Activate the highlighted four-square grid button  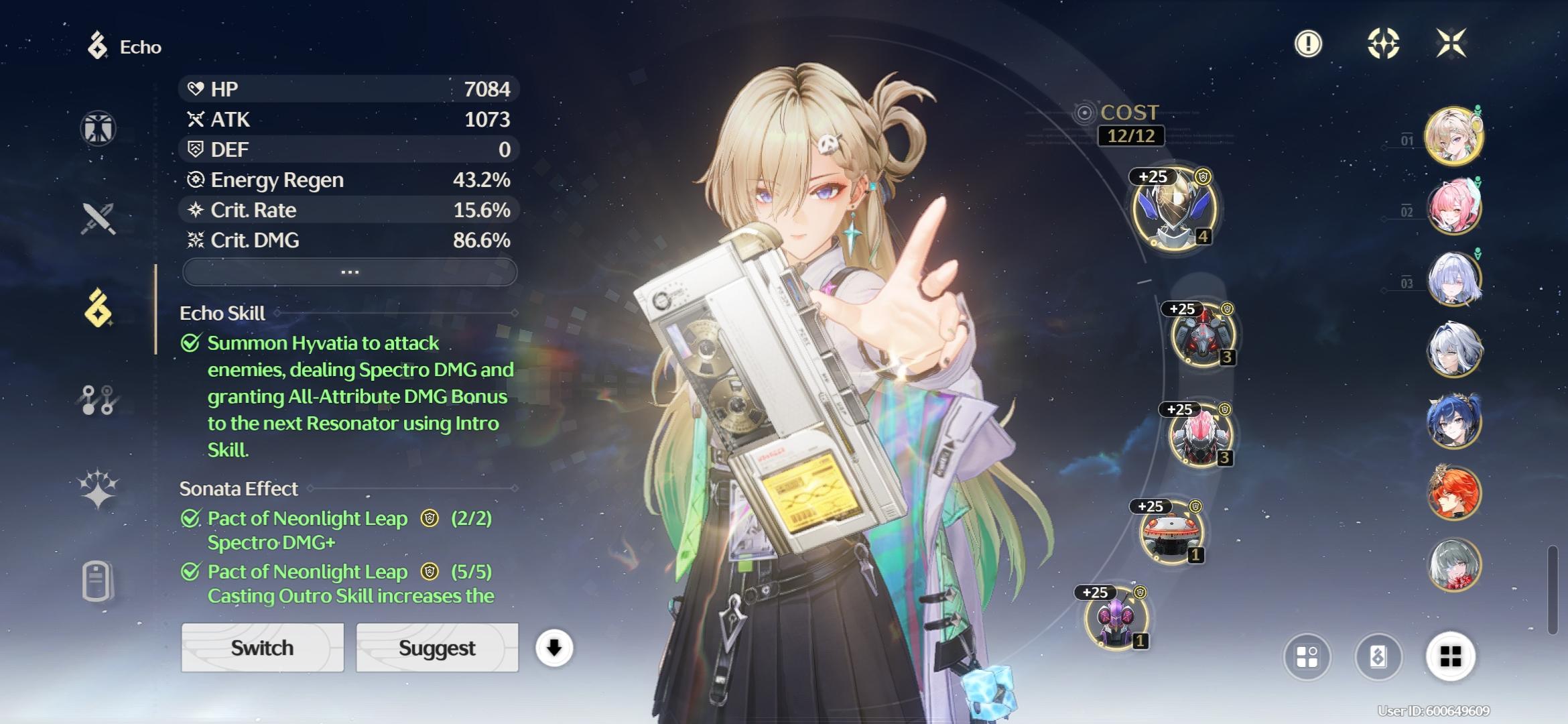pyautogui.click(x=1450, y=656)
